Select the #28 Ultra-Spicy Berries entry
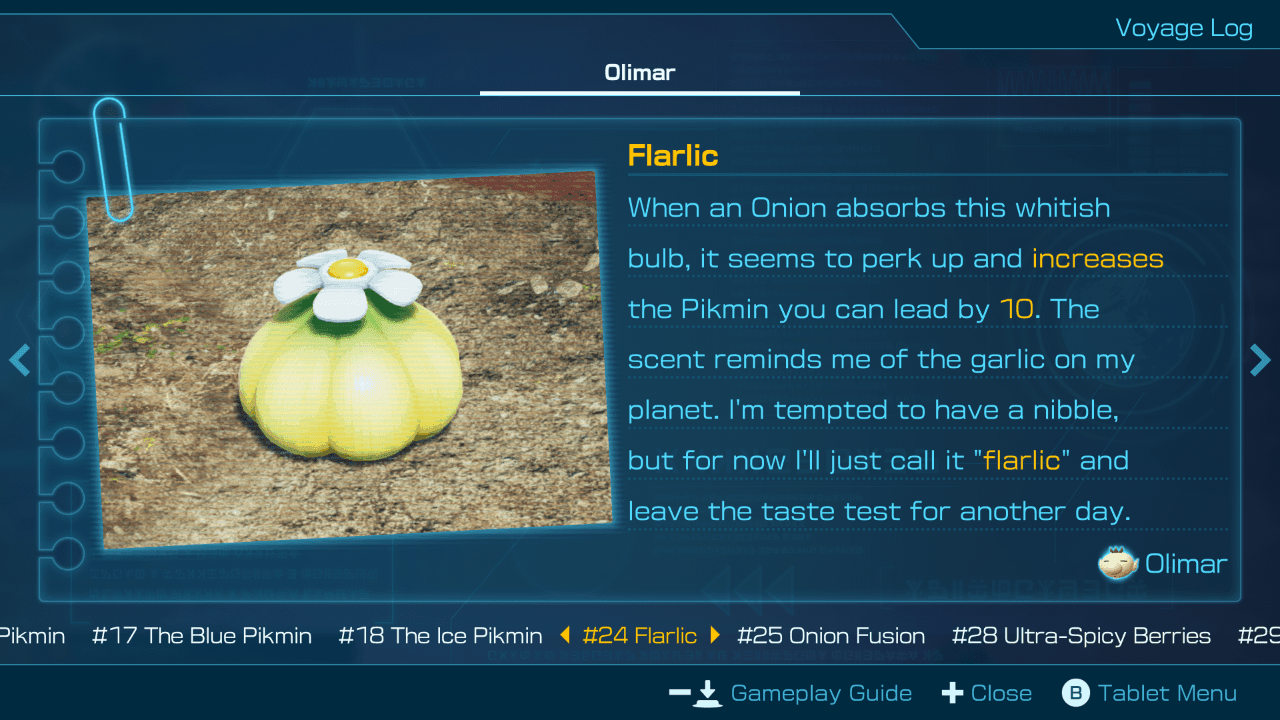1280x720 pixels. pos(1081,635)
